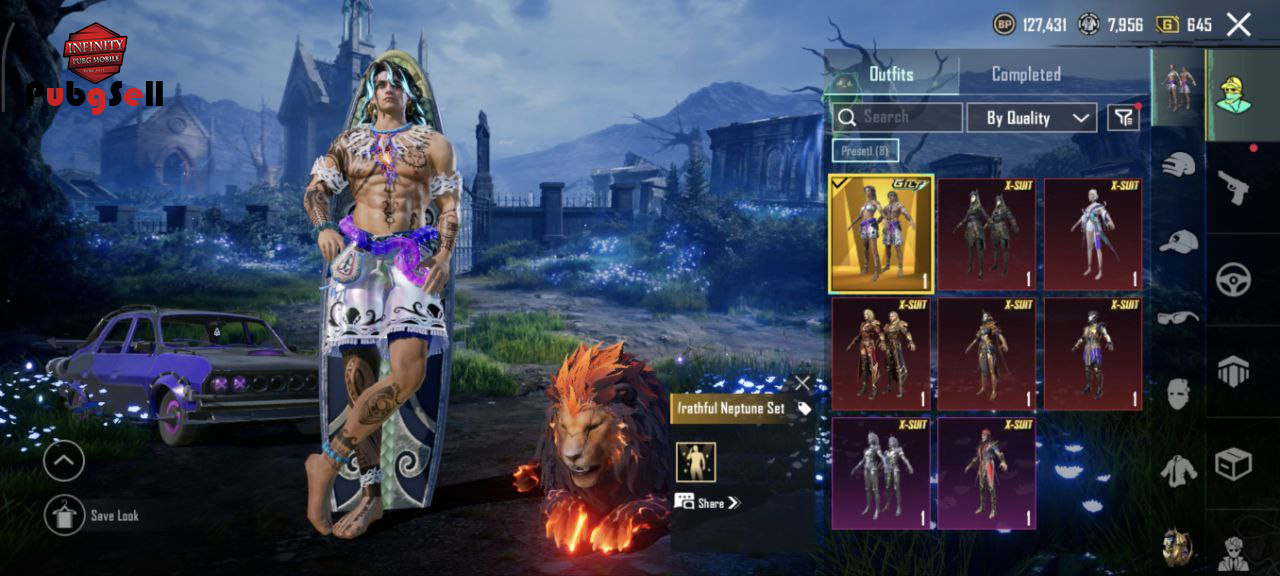Open the vehicle steering wheel category
Screen dimensions: 1280x576
click(1233, 279)
